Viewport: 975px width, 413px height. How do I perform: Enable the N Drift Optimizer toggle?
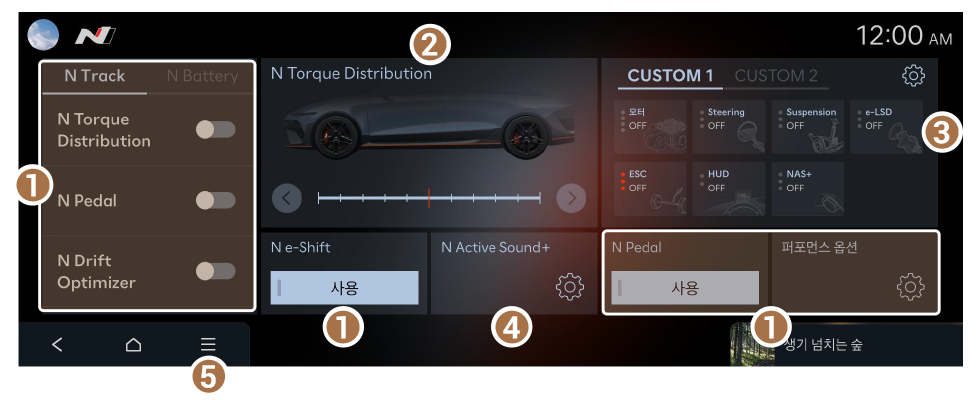click(x=215, y=271)
